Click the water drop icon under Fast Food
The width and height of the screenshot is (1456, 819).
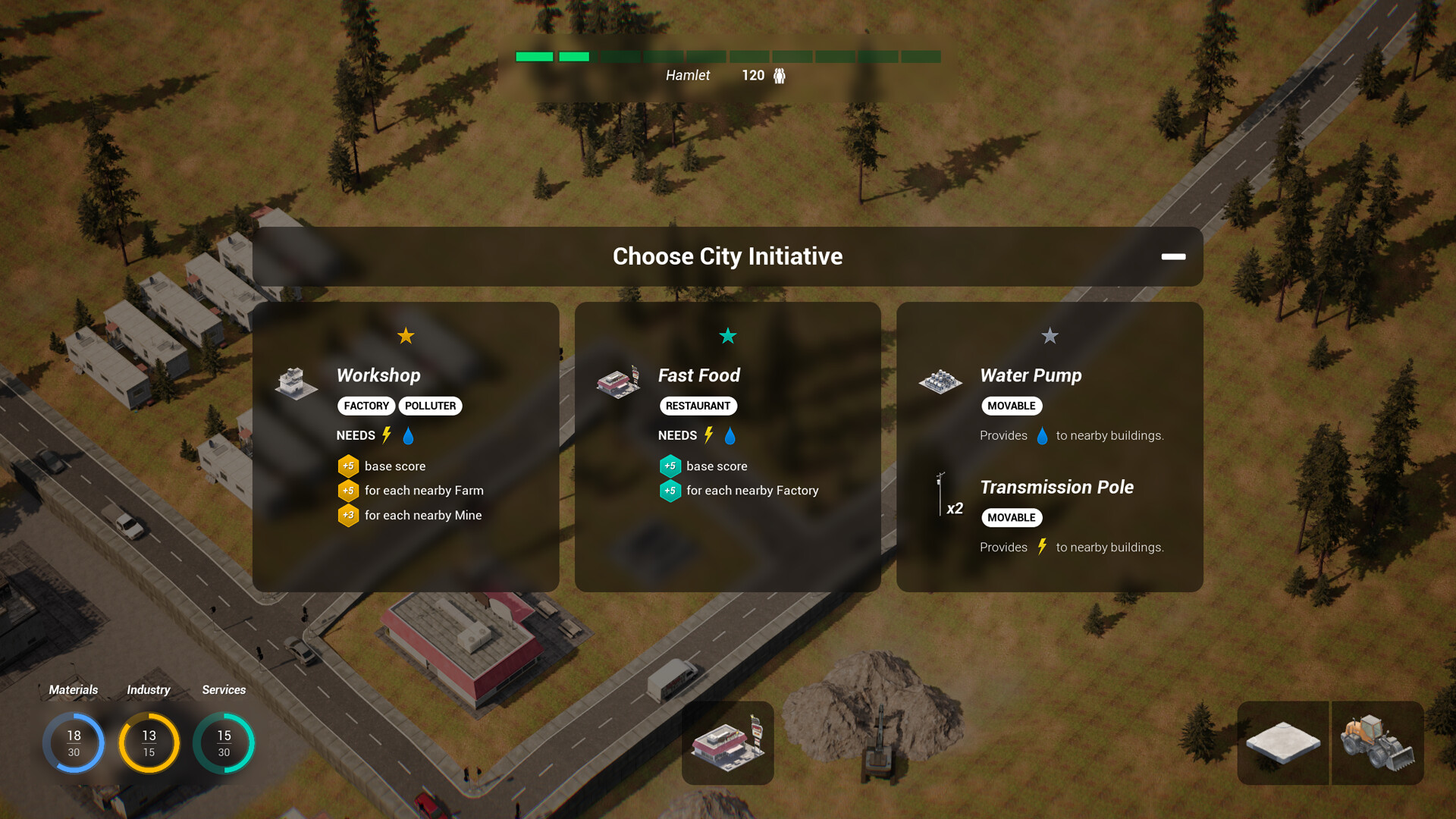click(x=730, y=435)
